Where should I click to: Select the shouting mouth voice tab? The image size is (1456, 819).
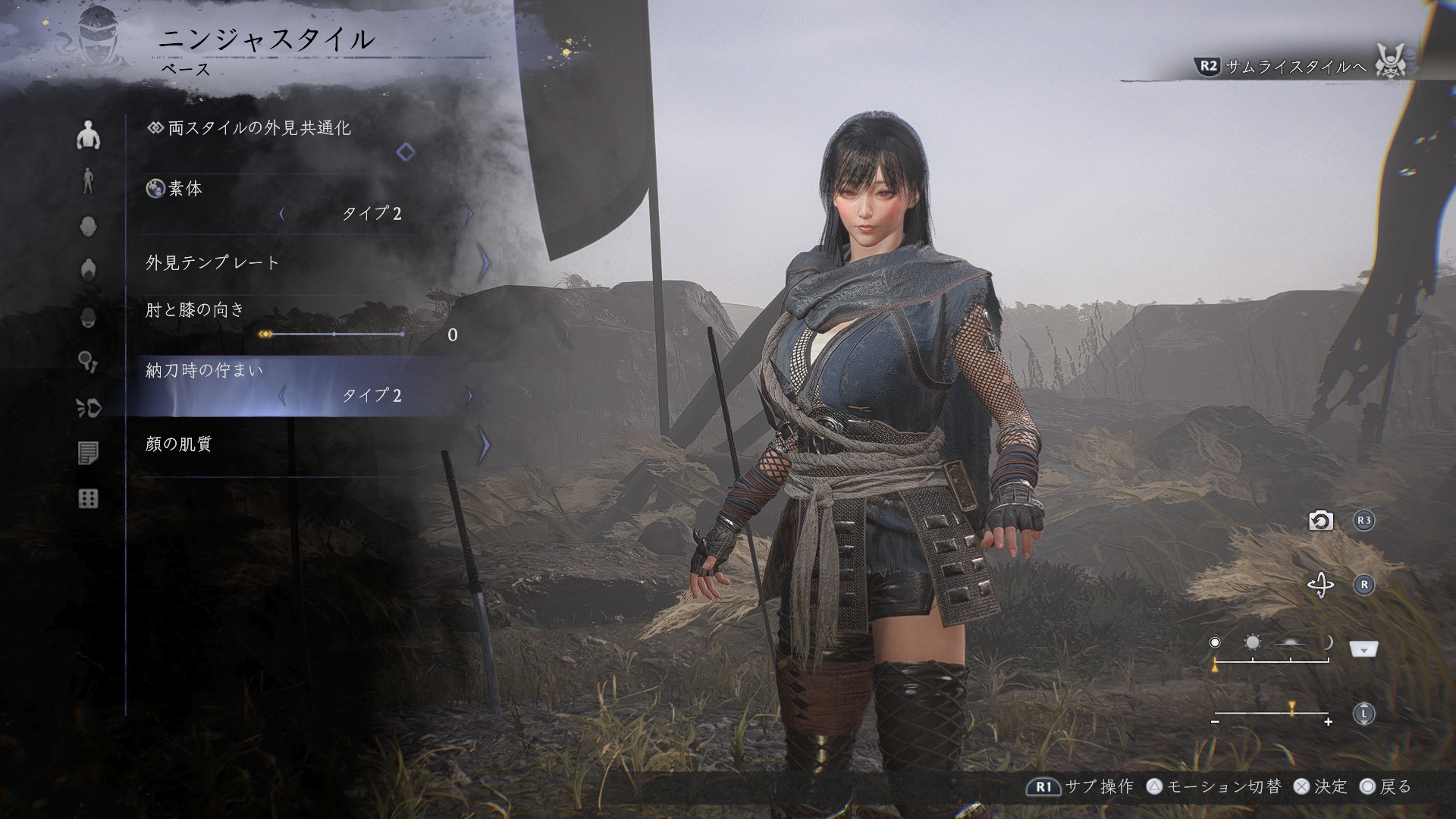89,408
